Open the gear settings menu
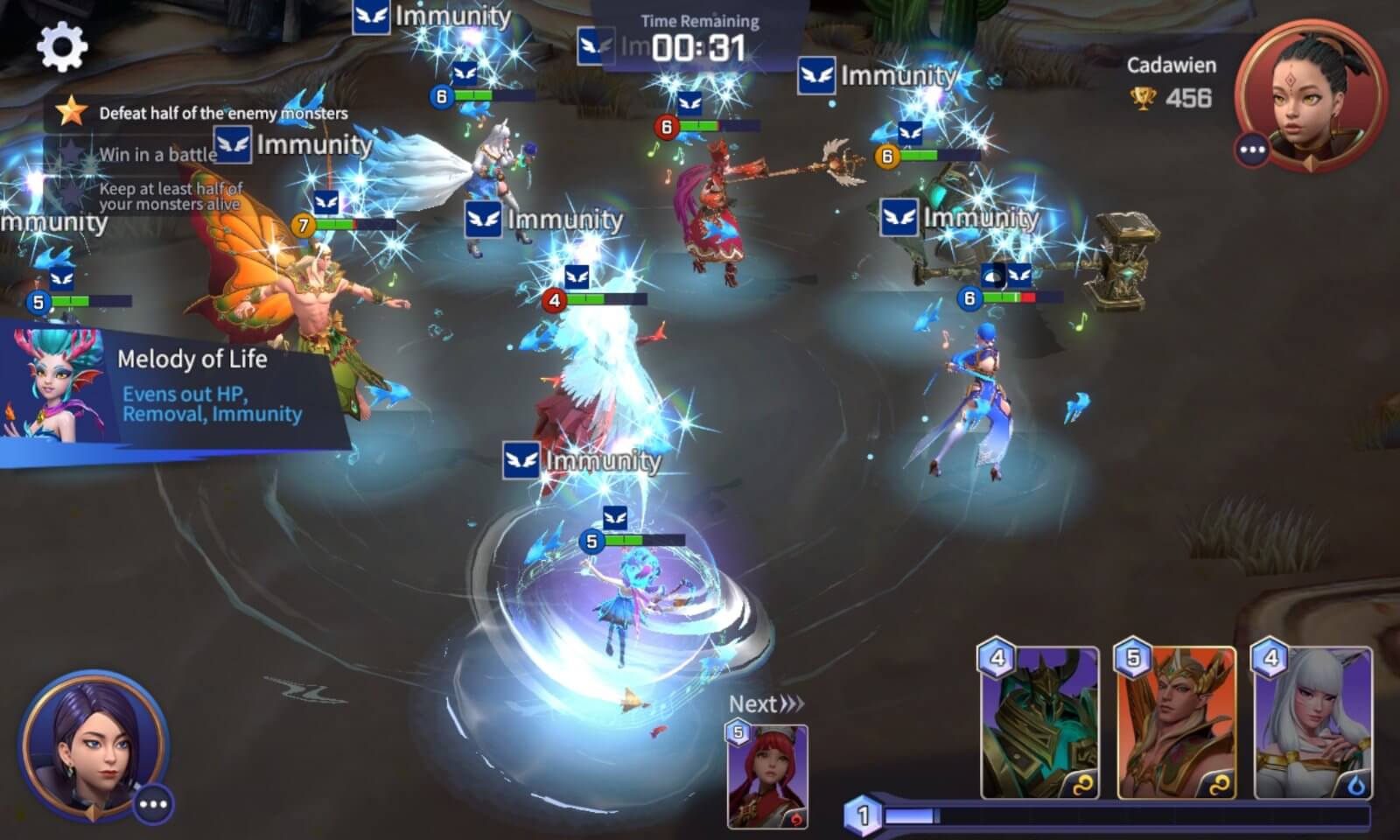Viewport: 1400px width, 840px height. (x=62, y=47)
